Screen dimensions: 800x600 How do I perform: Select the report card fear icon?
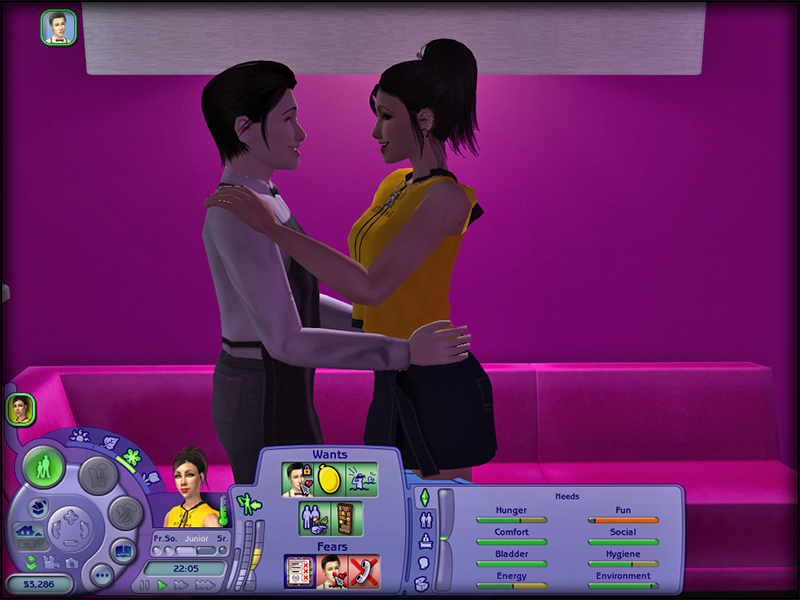(x=299, y=571)
